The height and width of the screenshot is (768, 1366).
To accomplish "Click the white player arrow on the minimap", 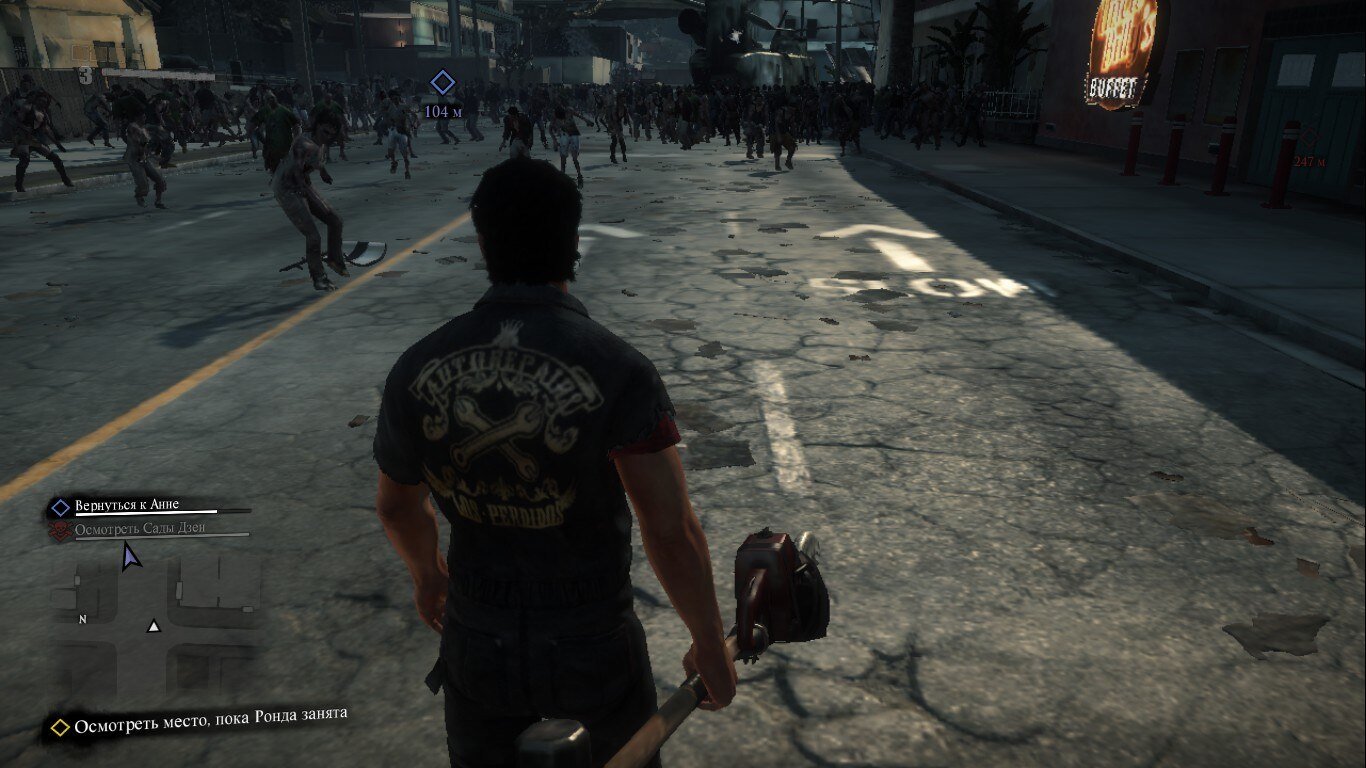I will click(154, 626).
